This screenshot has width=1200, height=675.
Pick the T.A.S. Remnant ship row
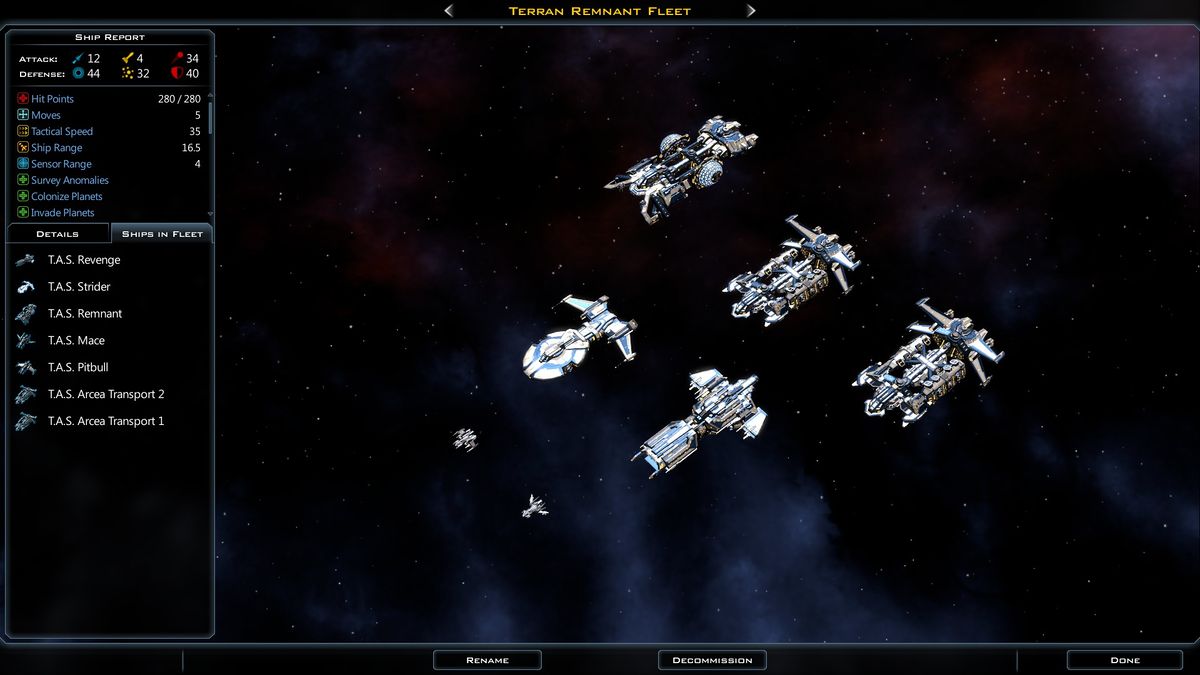[x=85, y=314]
